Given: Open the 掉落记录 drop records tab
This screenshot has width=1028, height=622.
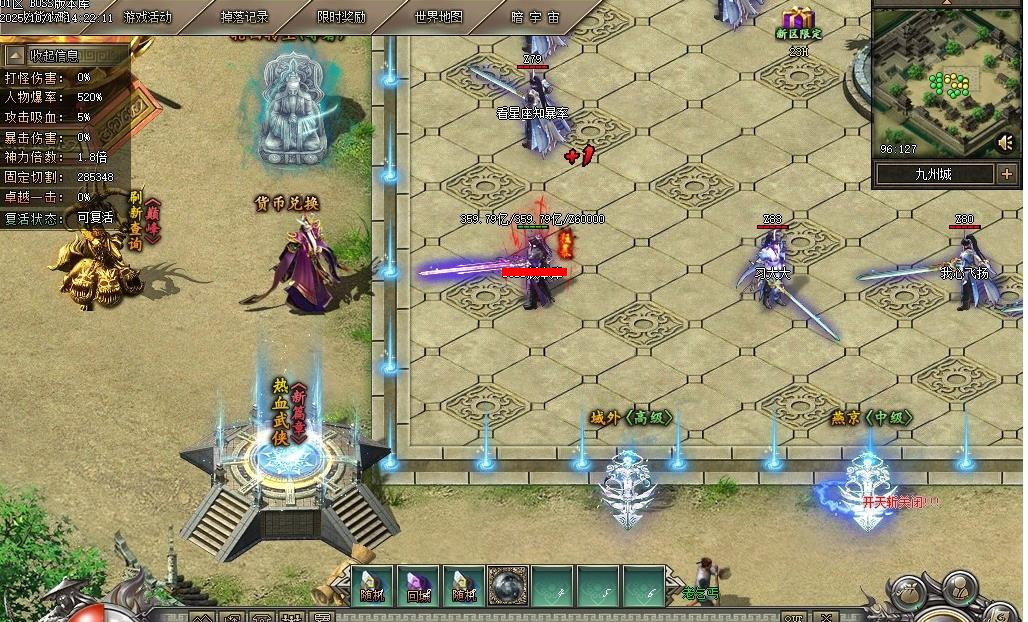Looking at the screenshot, I should click(245, 17).
